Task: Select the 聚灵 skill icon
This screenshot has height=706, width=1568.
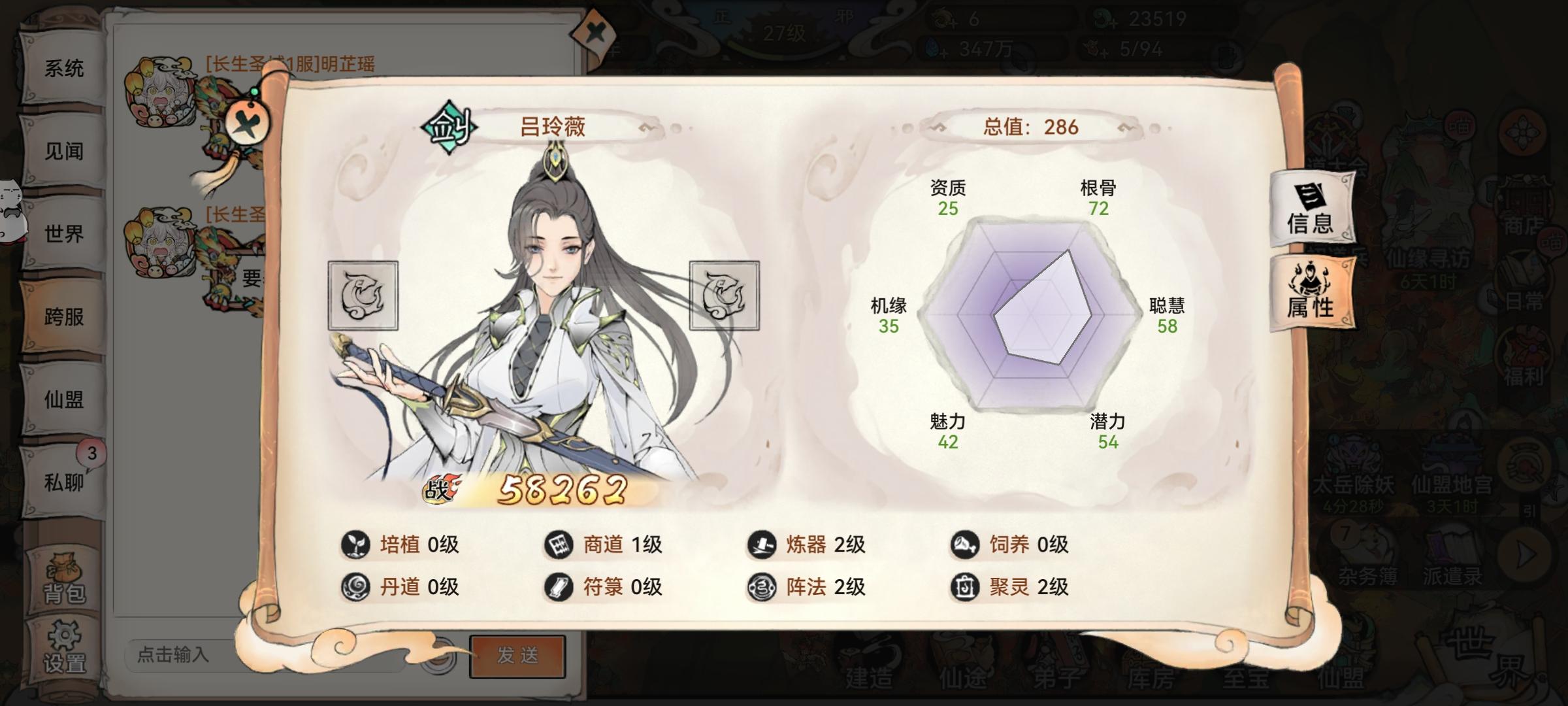Action: (965, 588)
